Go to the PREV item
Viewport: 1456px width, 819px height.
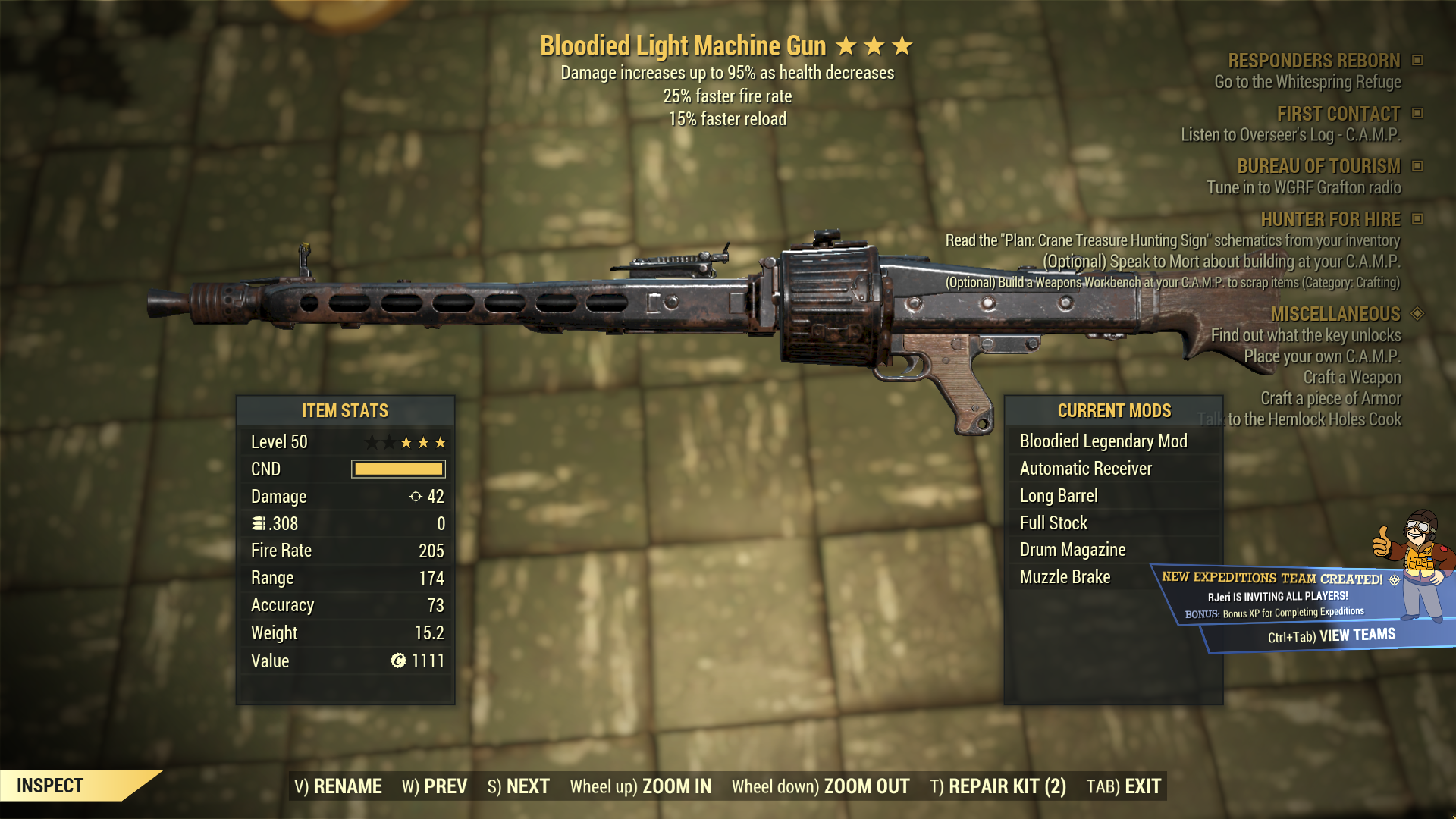point(435,786)
